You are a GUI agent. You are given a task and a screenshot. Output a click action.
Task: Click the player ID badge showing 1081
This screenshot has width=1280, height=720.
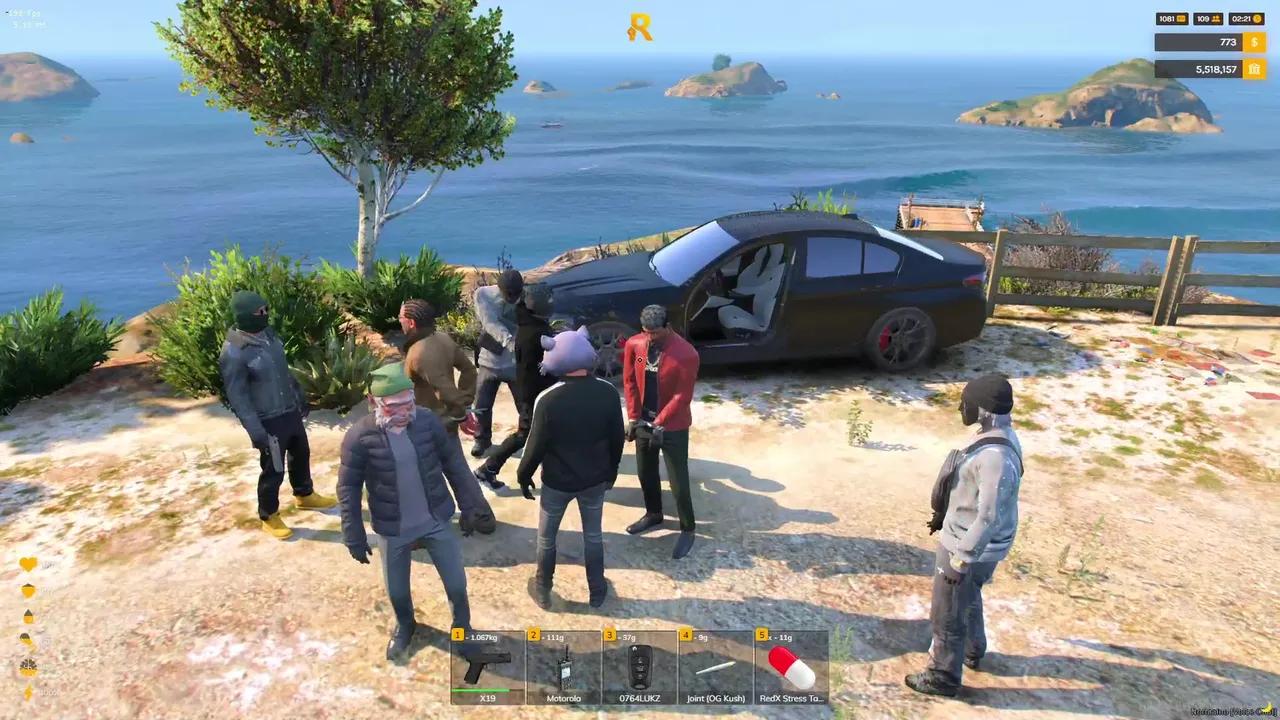click(1171, 18)
